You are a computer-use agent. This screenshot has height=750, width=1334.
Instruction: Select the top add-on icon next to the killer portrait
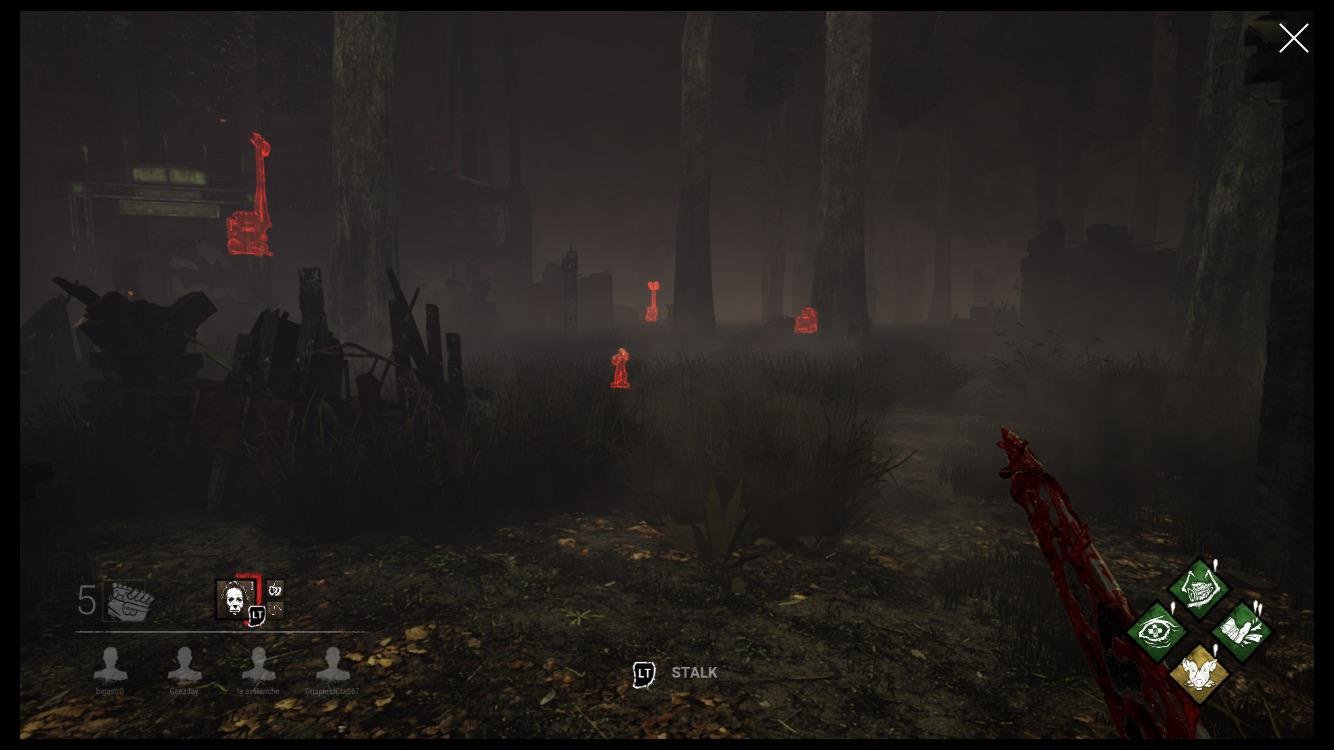(275, 589)
